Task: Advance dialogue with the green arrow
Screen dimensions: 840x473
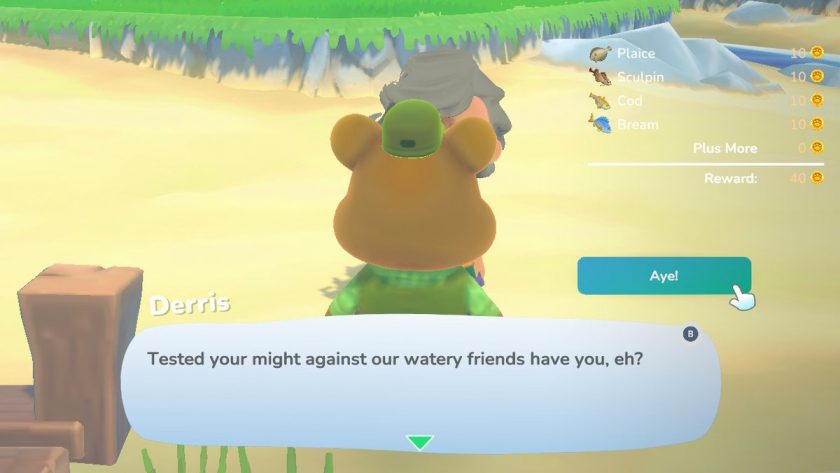Action: (420, 442)
